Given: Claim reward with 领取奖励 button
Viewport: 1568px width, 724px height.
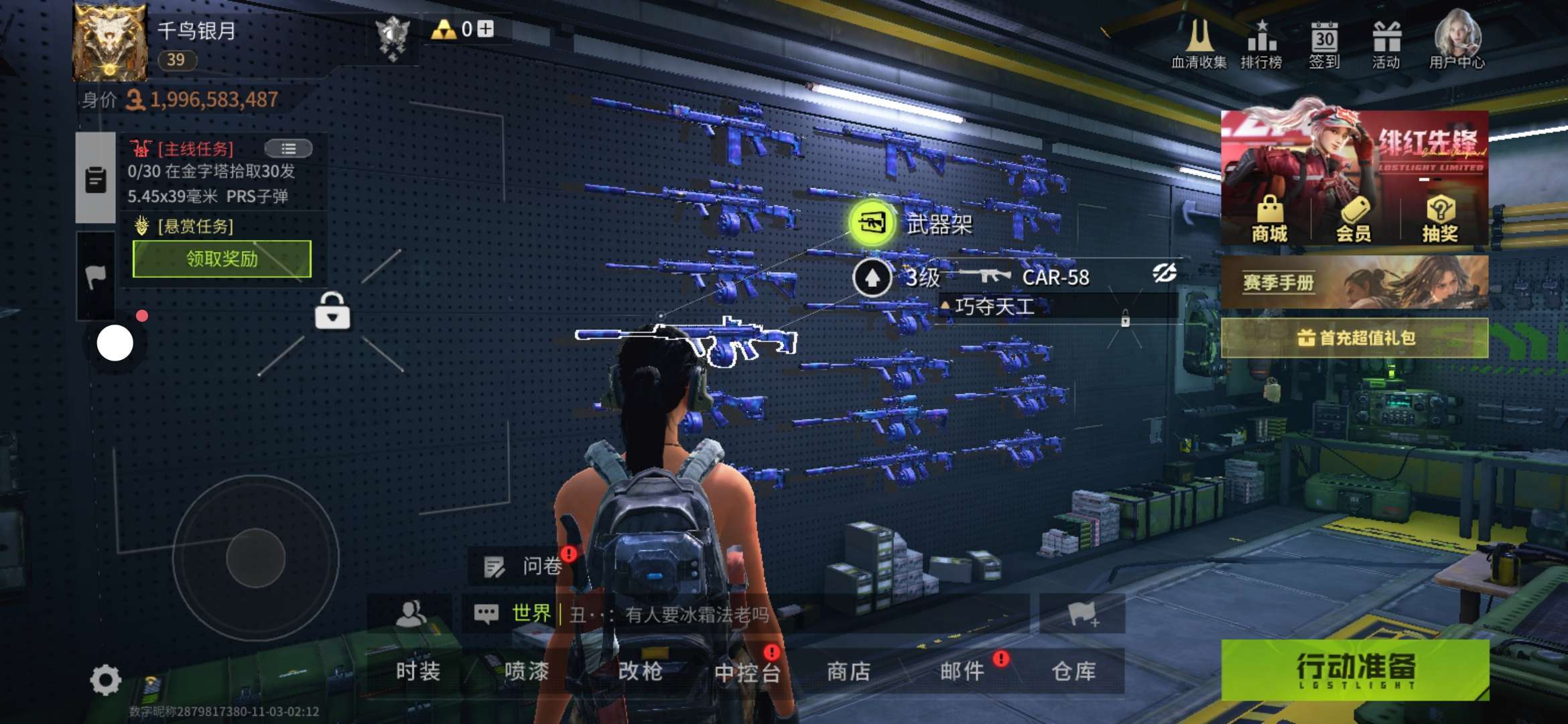Looking at the screenshot, I should click(222, 259).
